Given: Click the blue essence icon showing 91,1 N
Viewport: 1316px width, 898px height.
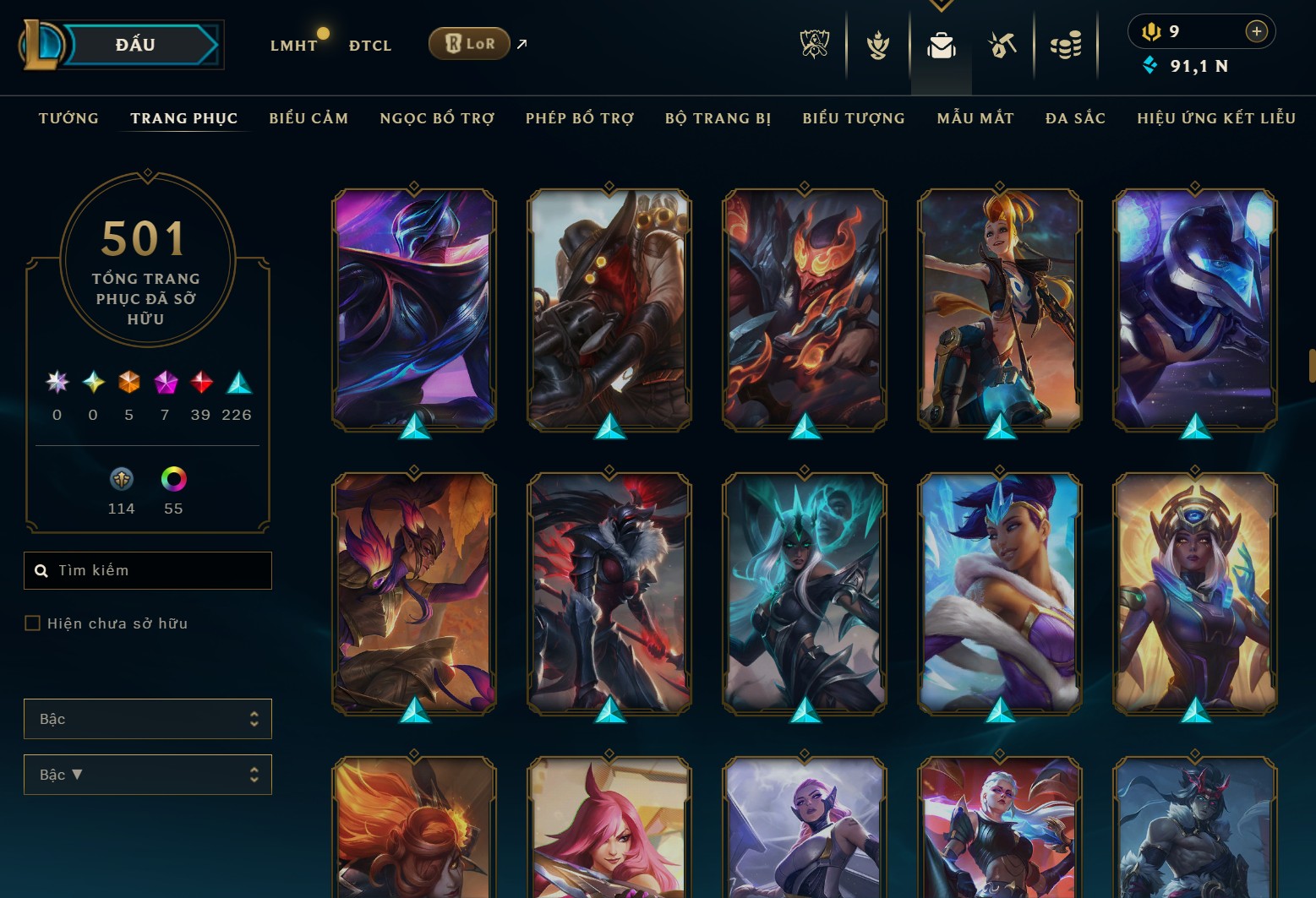Looking at the screenshot, I should (x=1150, y=66).
